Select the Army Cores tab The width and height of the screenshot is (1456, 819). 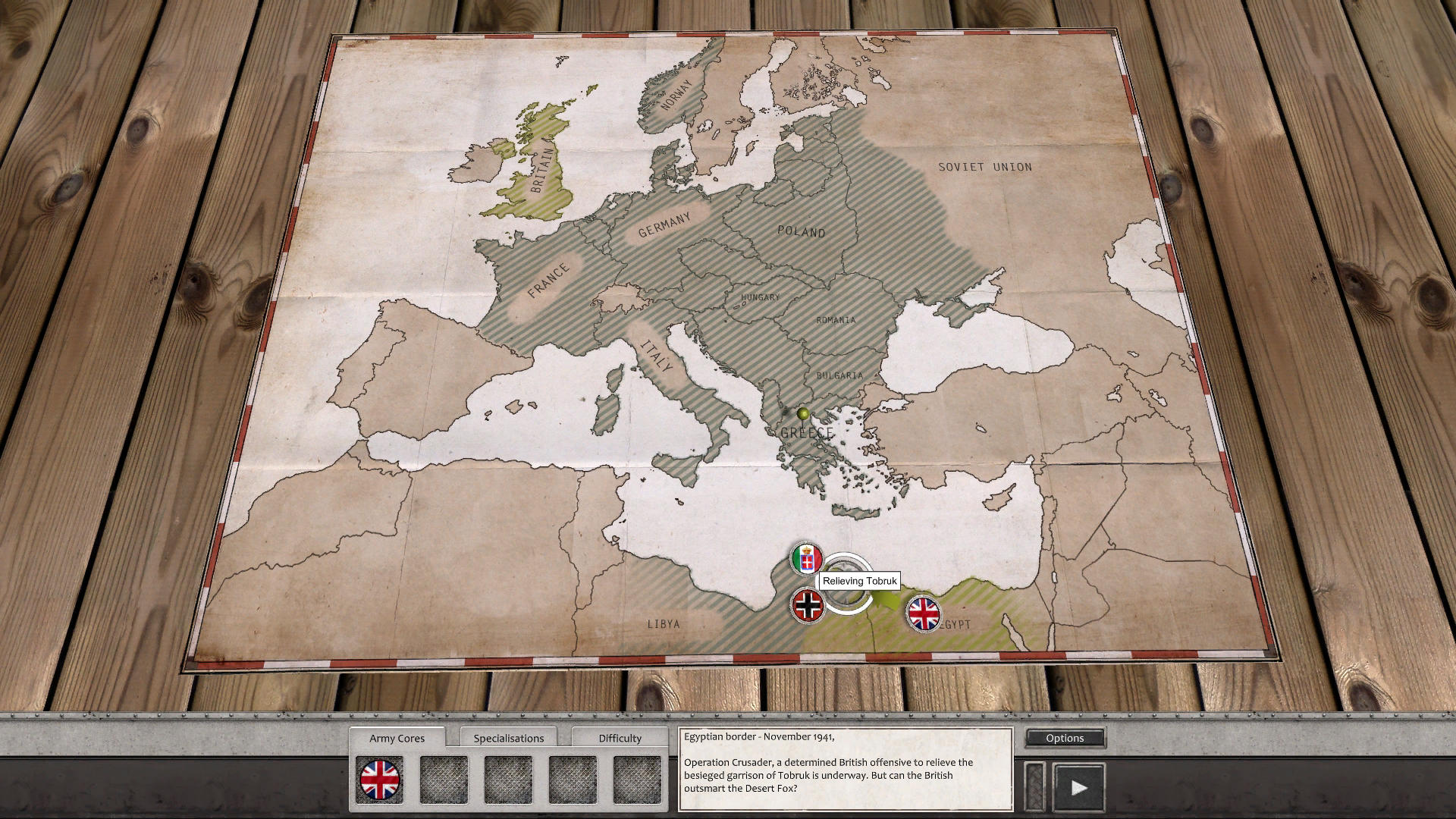(x=397, y=737)
